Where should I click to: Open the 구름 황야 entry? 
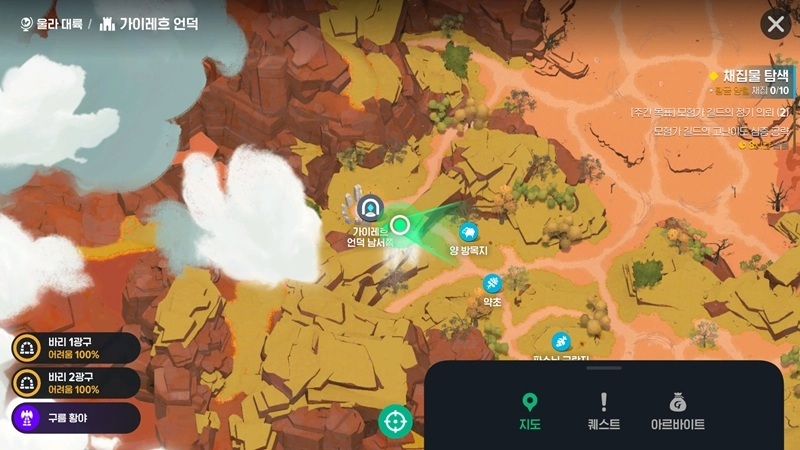(70, 417)
